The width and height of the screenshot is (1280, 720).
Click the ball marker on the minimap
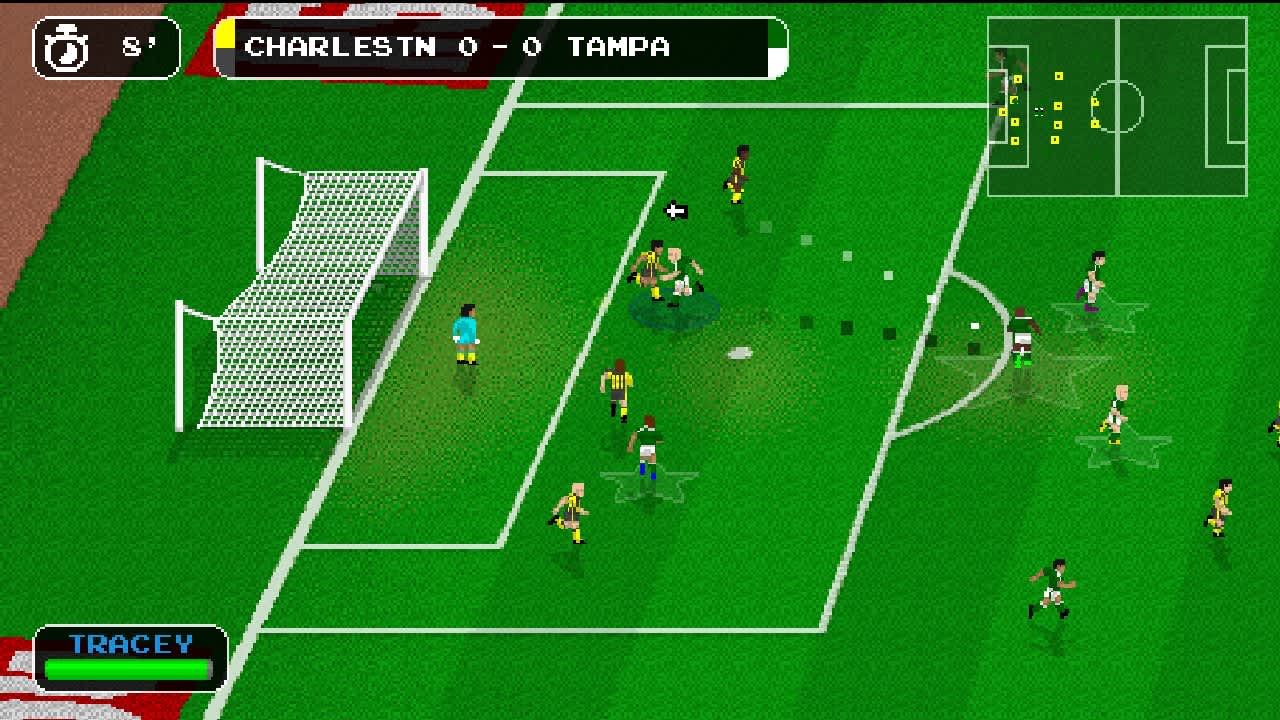click(x=1038, y=109)
